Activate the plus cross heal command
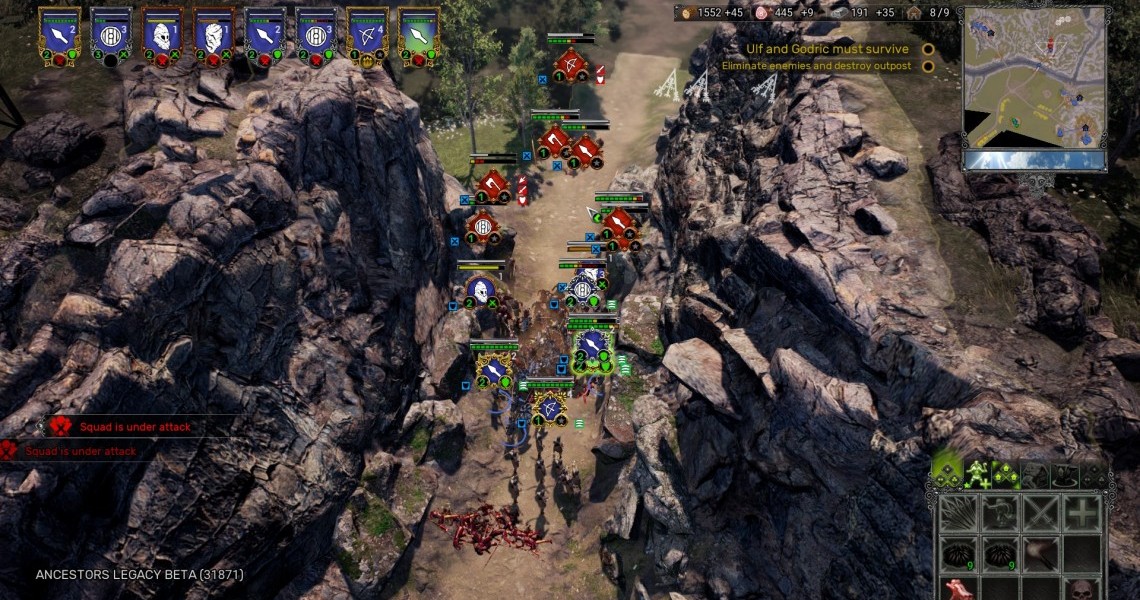The width and height of the screenshot is (1140, 600). [1081, 515]
